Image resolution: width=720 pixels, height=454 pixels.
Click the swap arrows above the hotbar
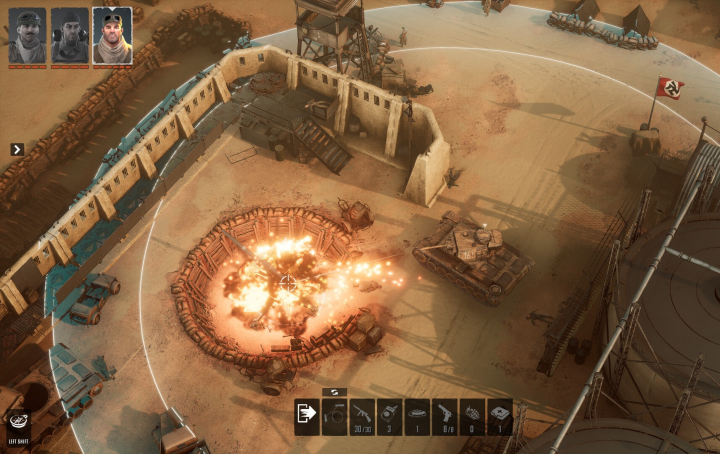click(x=337, y=392)
